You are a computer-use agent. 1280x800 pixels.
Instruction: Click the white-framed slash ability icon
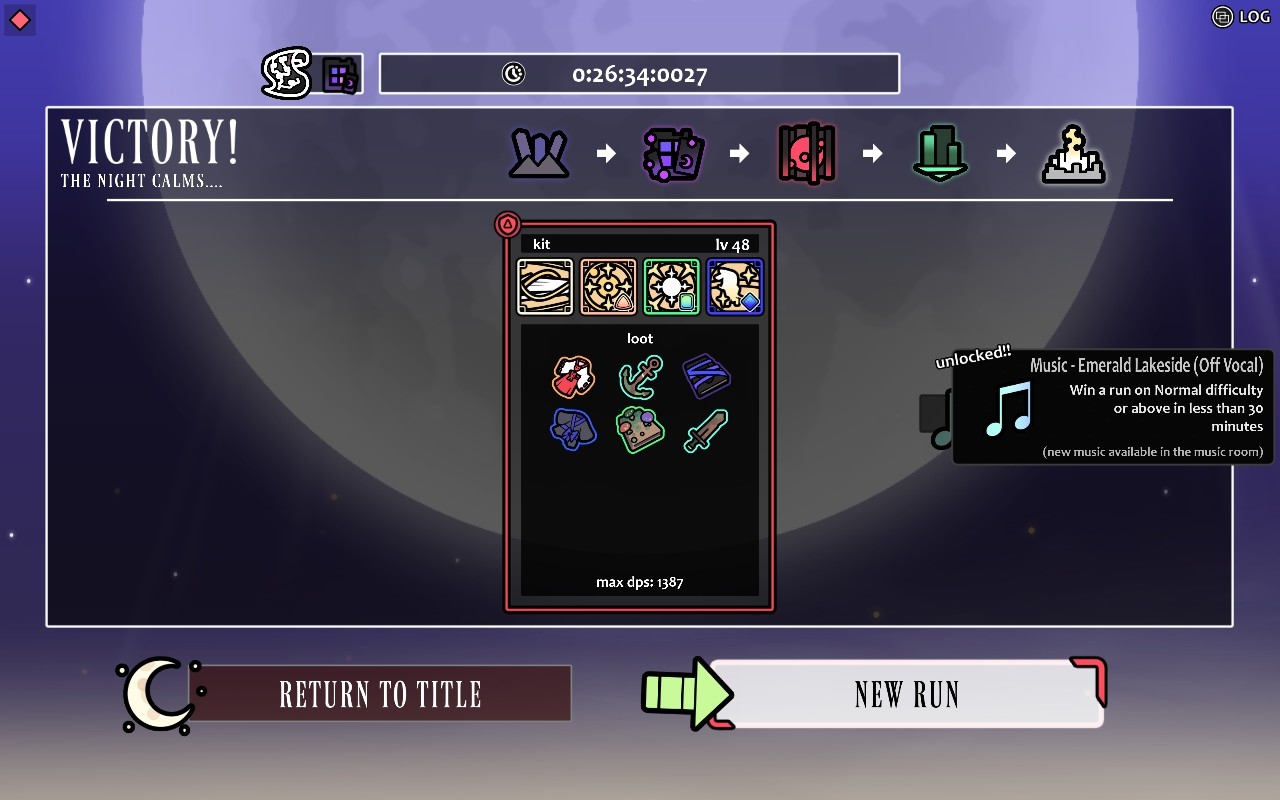coord(545,287)
